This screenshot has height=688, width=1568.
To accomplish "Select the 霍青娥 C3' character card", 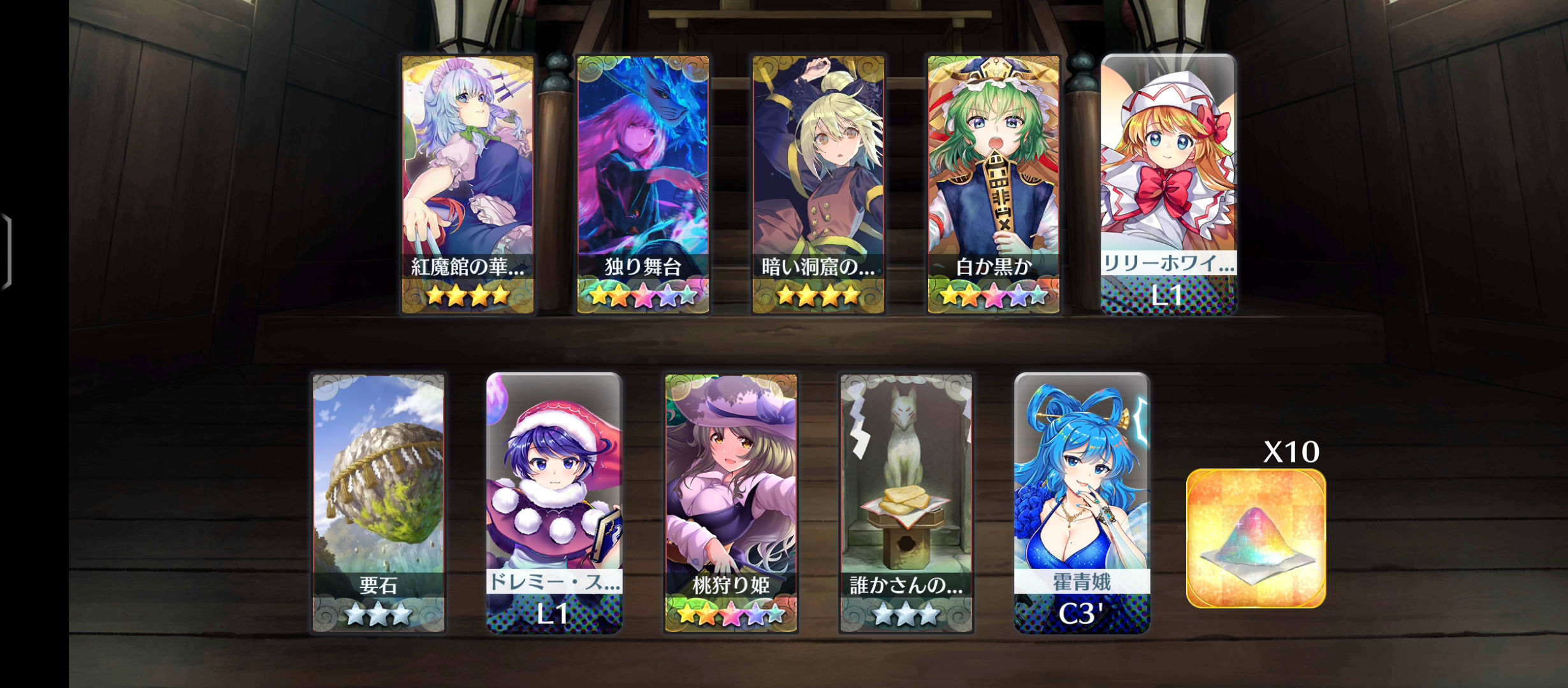I will point(1082,503).
